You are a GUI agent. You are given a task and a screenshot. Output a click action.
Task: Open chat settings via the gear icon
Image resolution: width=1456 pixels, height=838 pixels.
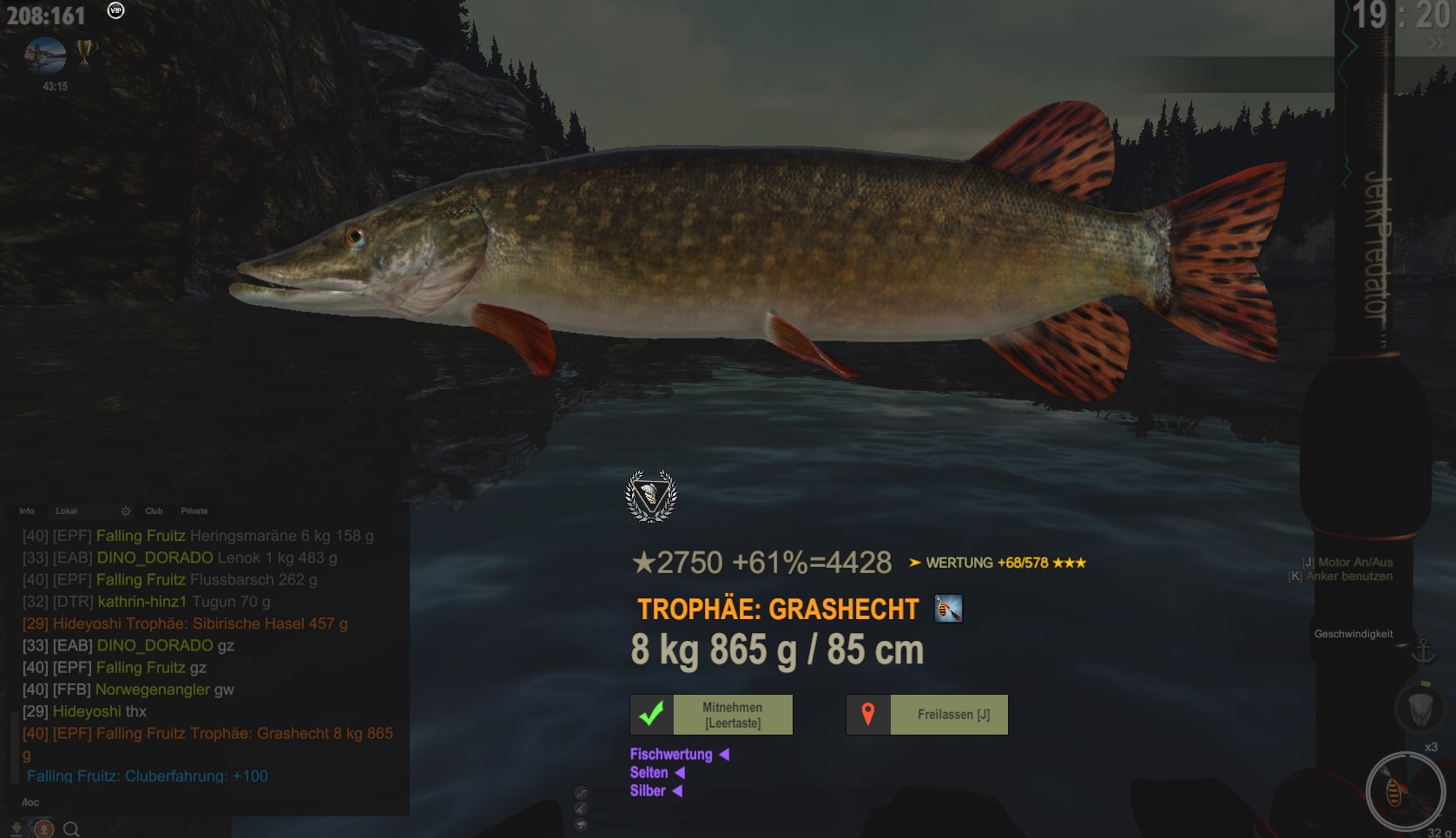[126, 511]
